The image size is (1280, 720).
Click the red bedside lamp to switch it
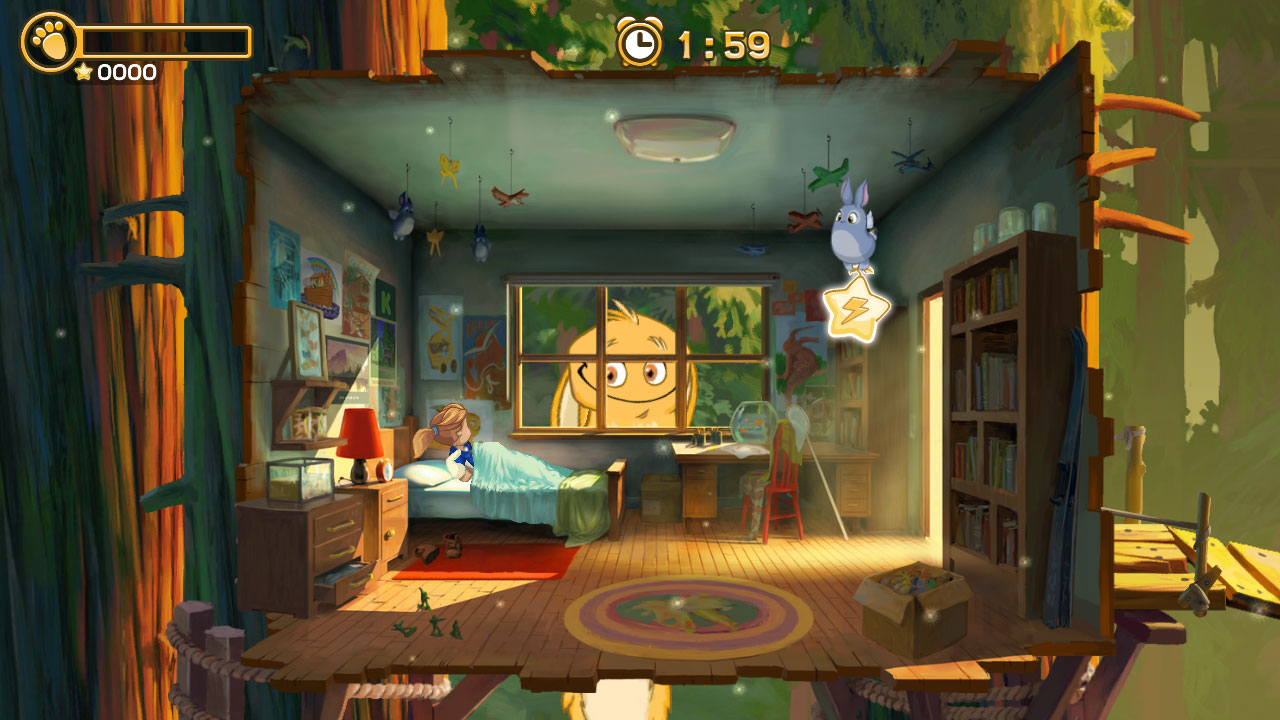[x=359, y=434]
